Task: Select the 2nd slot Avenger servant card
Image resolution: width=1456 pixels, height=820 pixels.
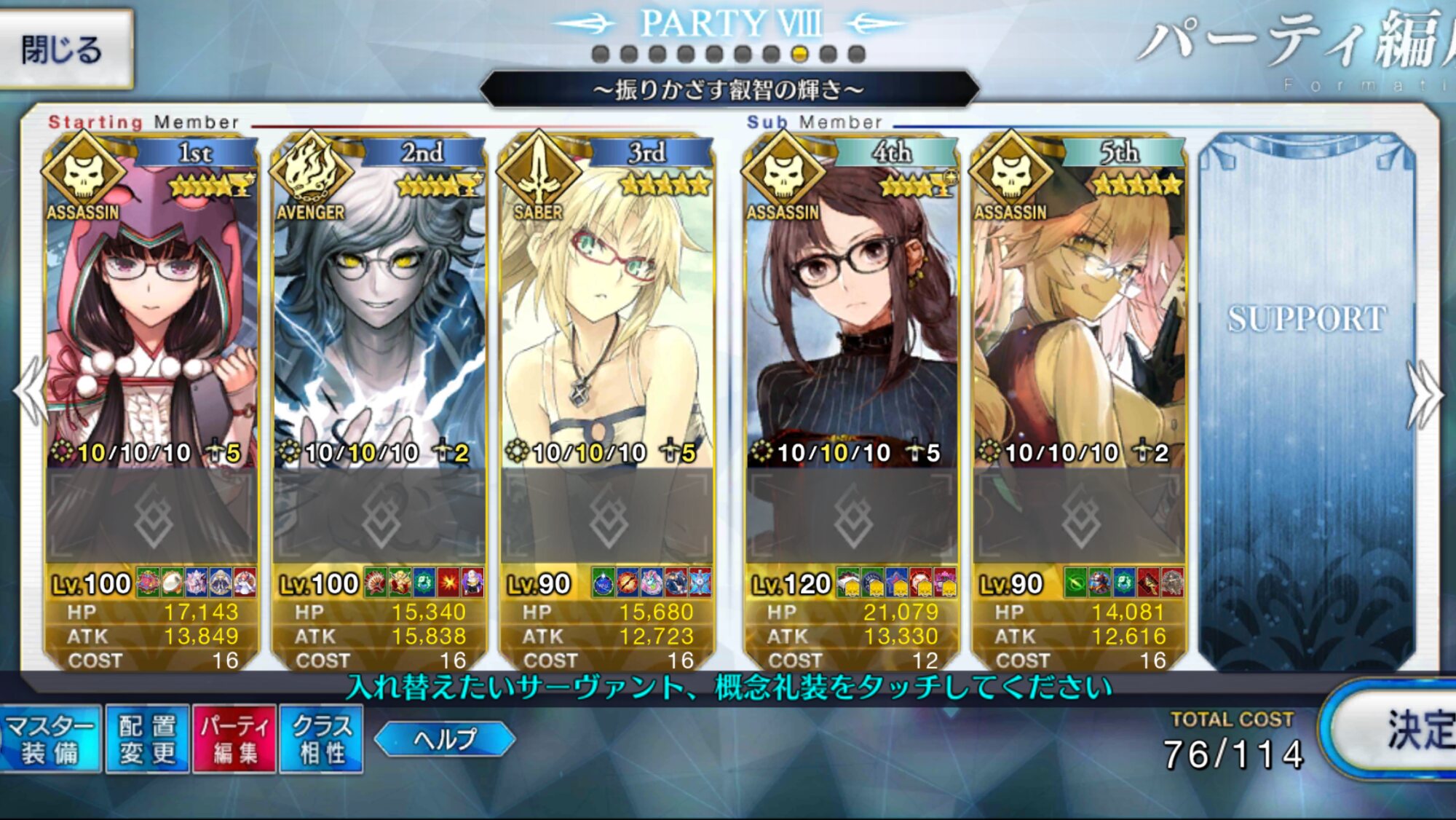Action: (379, 313)
